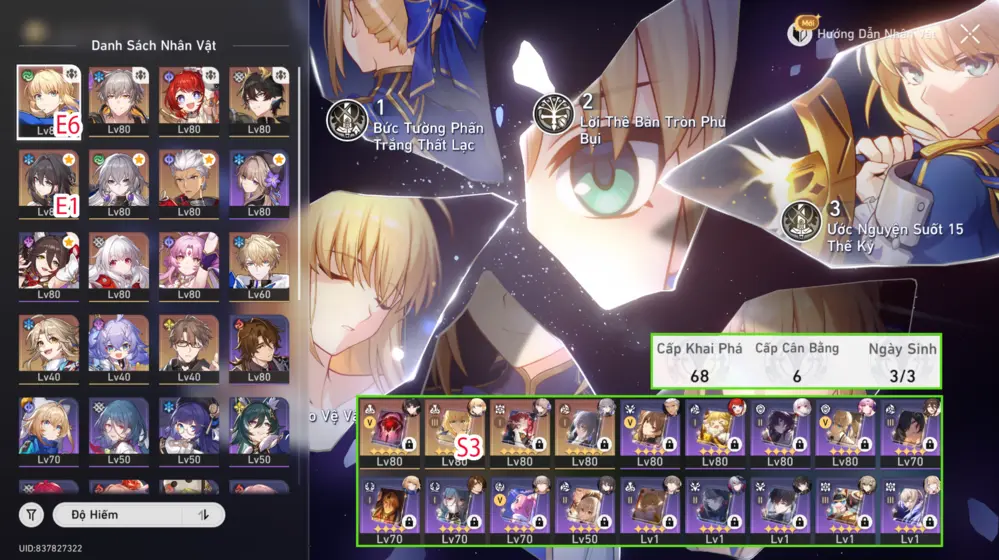The height and width of the screenshot is (560, 999).
Task: Pick the green-haired Lv50 character portrait
Action: 259,431
